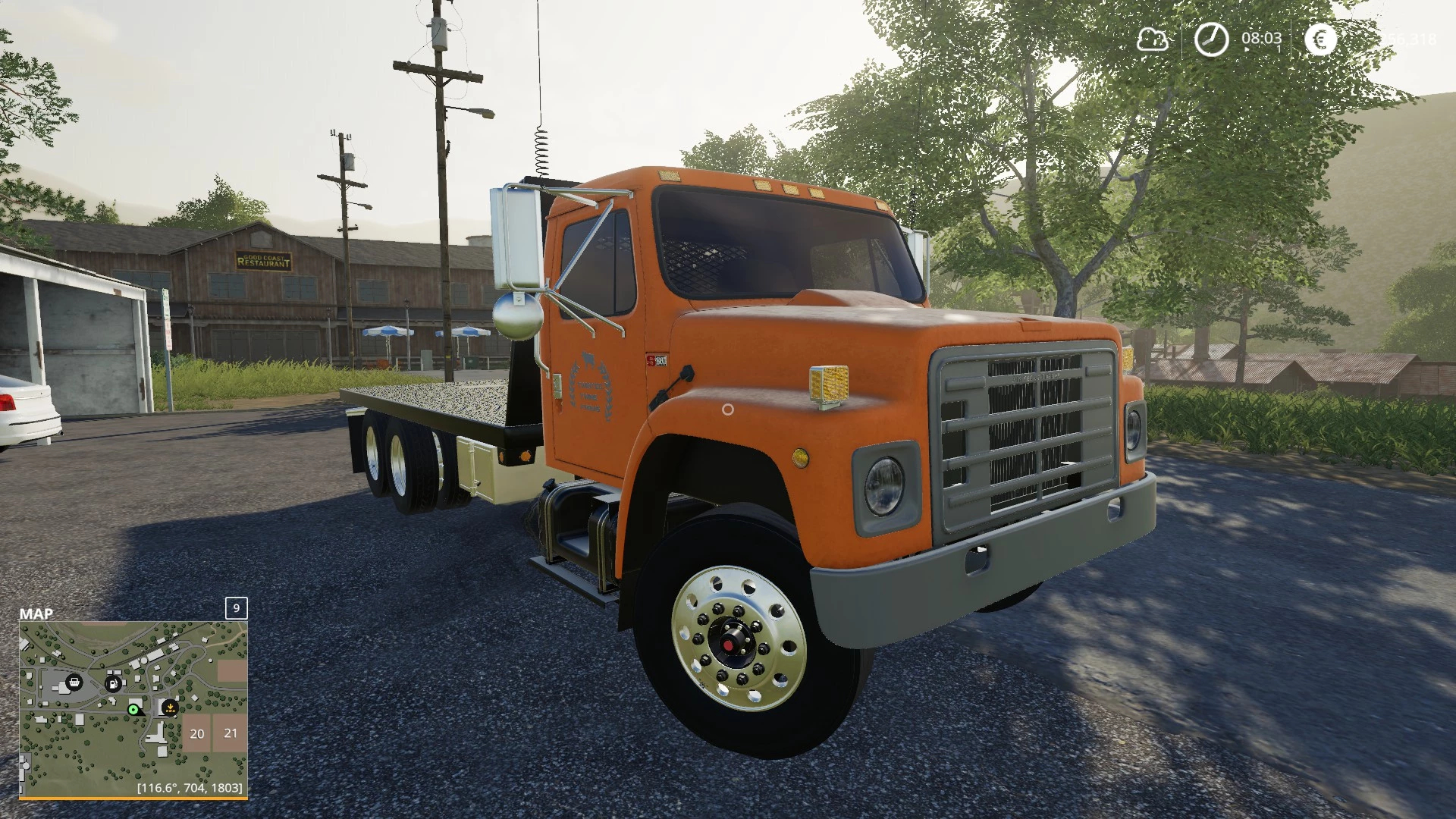Click the green player position marker
Image resolution: width=1456 pixels, height=819 pixels.
click(x=133, y=710)
